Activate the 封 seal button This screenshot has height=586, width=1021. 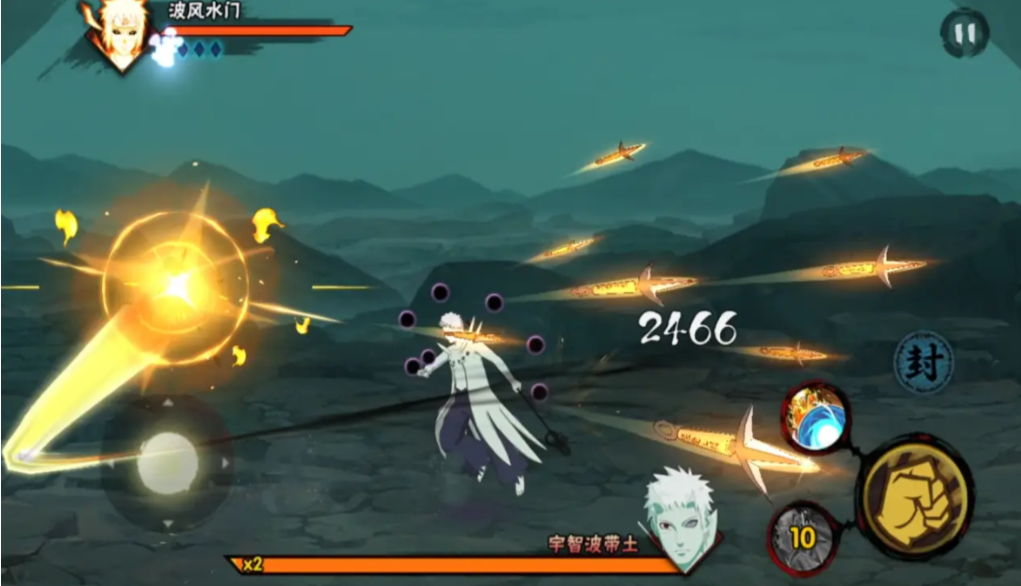click(x=922, y=362)
